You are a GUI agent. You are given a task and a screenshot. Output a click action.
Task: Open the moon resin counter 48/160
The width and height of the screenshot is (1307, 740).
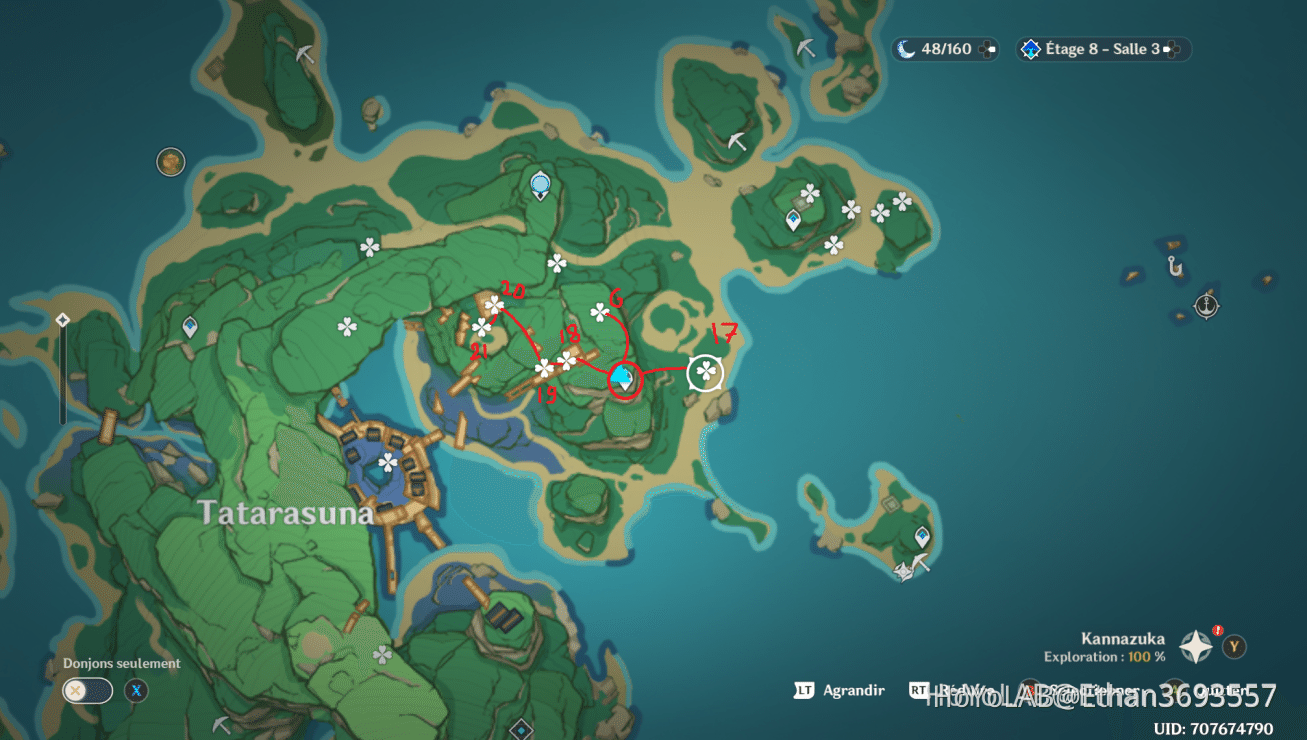pos(944,48)
